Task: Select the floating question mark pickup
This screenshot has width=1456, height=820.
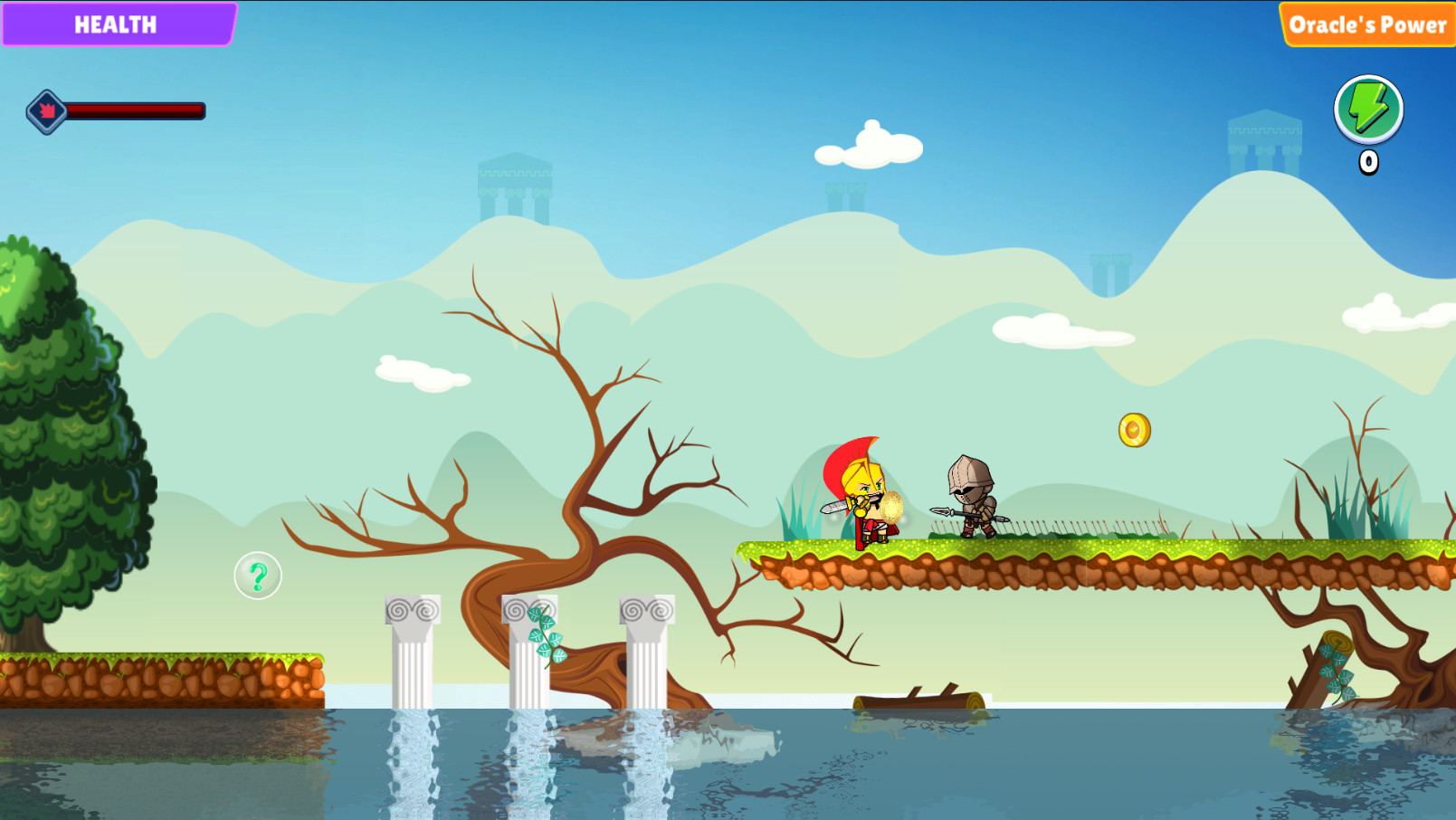Action: [258, 577]
